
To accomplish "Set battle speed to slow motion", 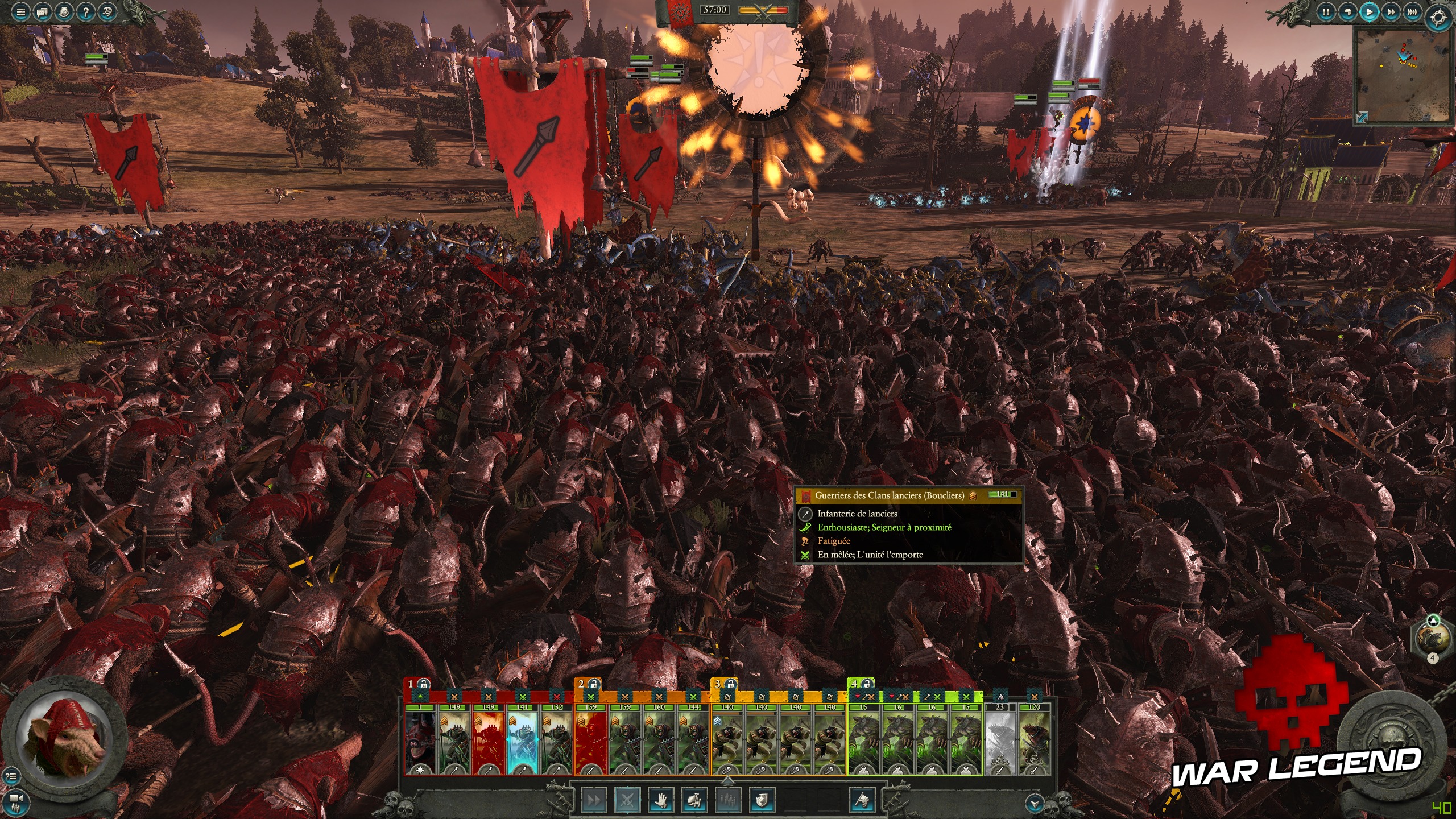I will [1347, 12].
